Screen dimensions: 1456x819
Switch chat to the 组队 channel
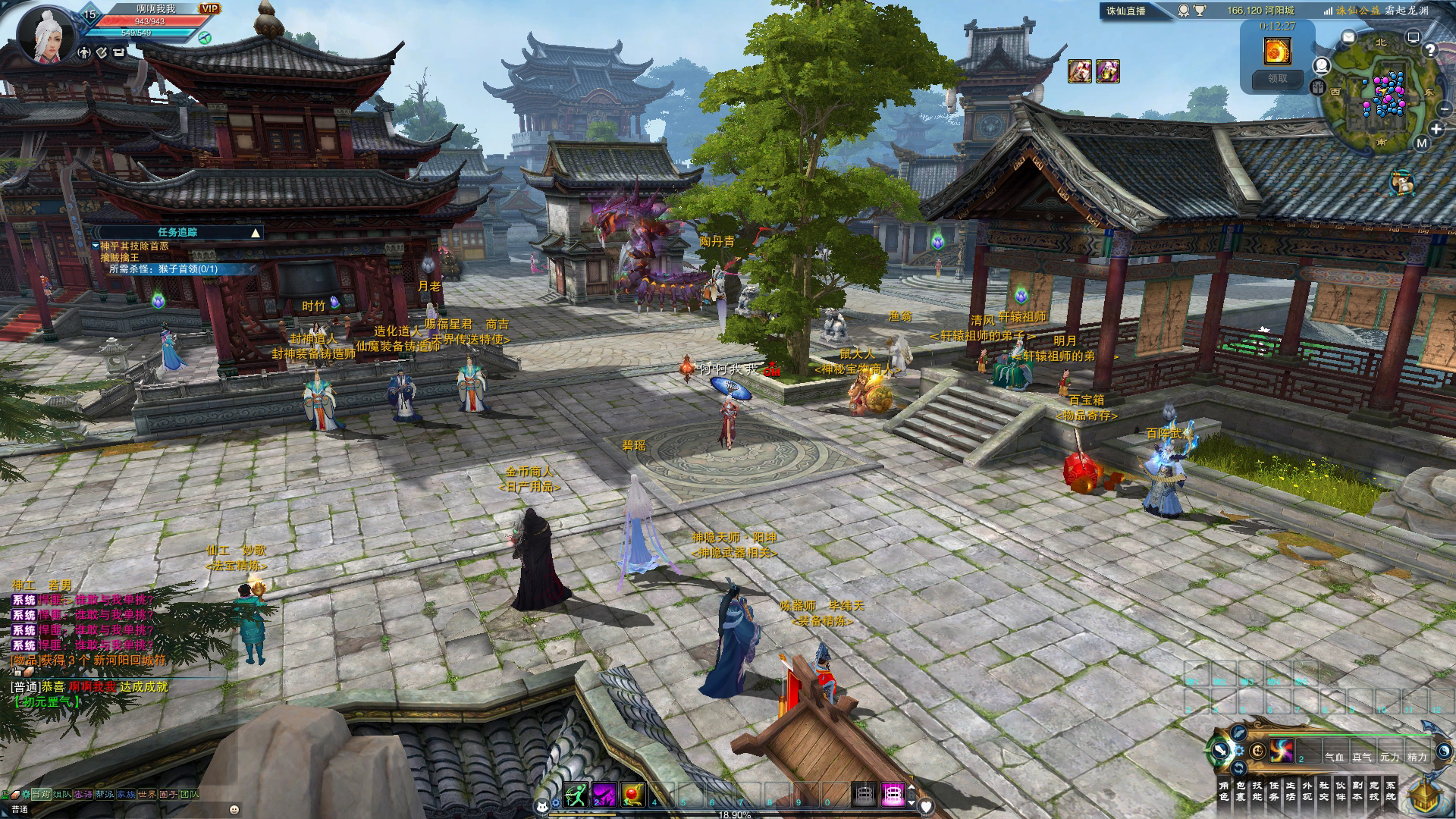pos(62,794)
